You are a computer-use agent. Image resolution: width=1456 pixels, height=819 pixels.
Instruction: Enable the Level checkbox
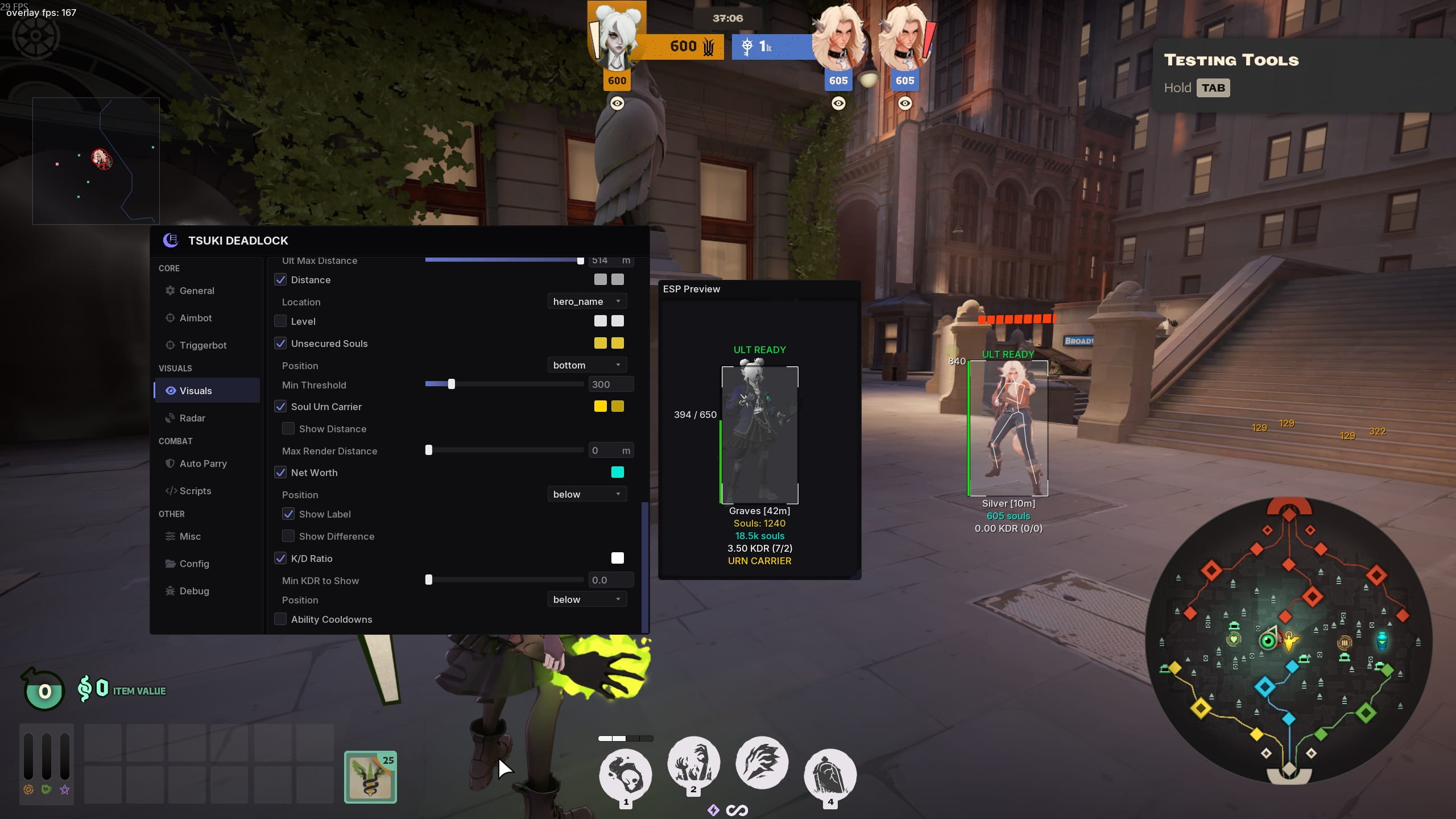click(281, 321)
